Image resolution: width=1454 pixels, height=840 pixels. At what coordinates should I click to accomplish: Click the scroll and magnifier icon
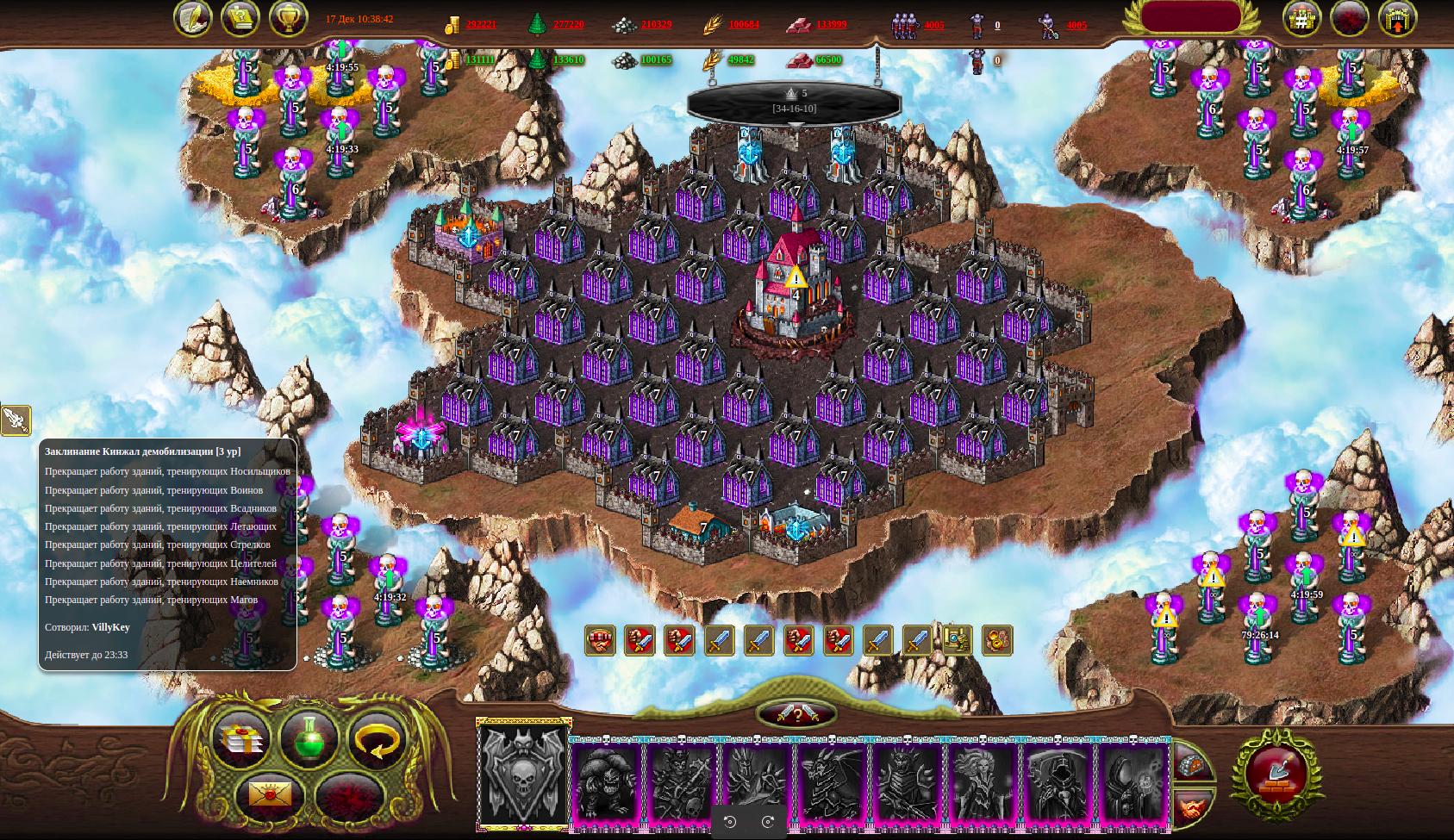[x=957, y=641]
